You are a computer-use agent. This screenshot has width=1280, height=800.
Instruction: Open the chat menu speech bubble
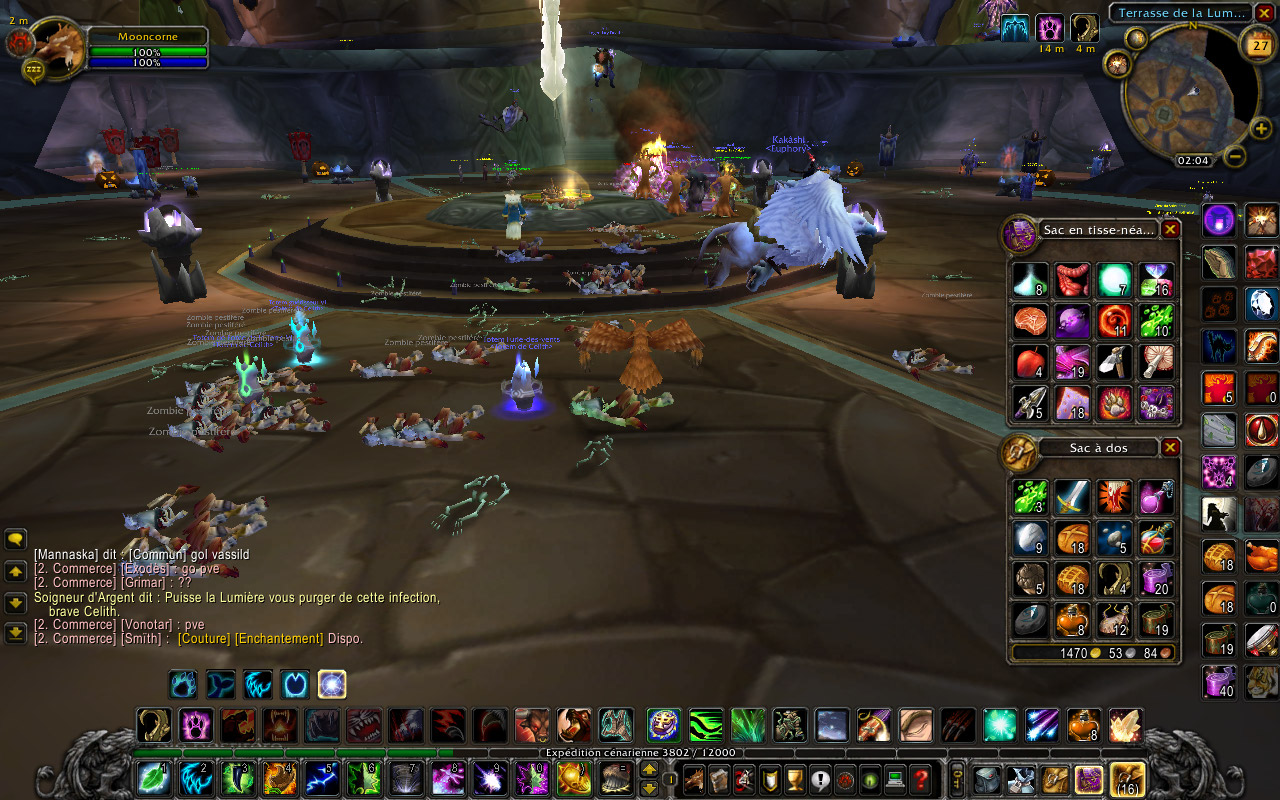point(16,539)
